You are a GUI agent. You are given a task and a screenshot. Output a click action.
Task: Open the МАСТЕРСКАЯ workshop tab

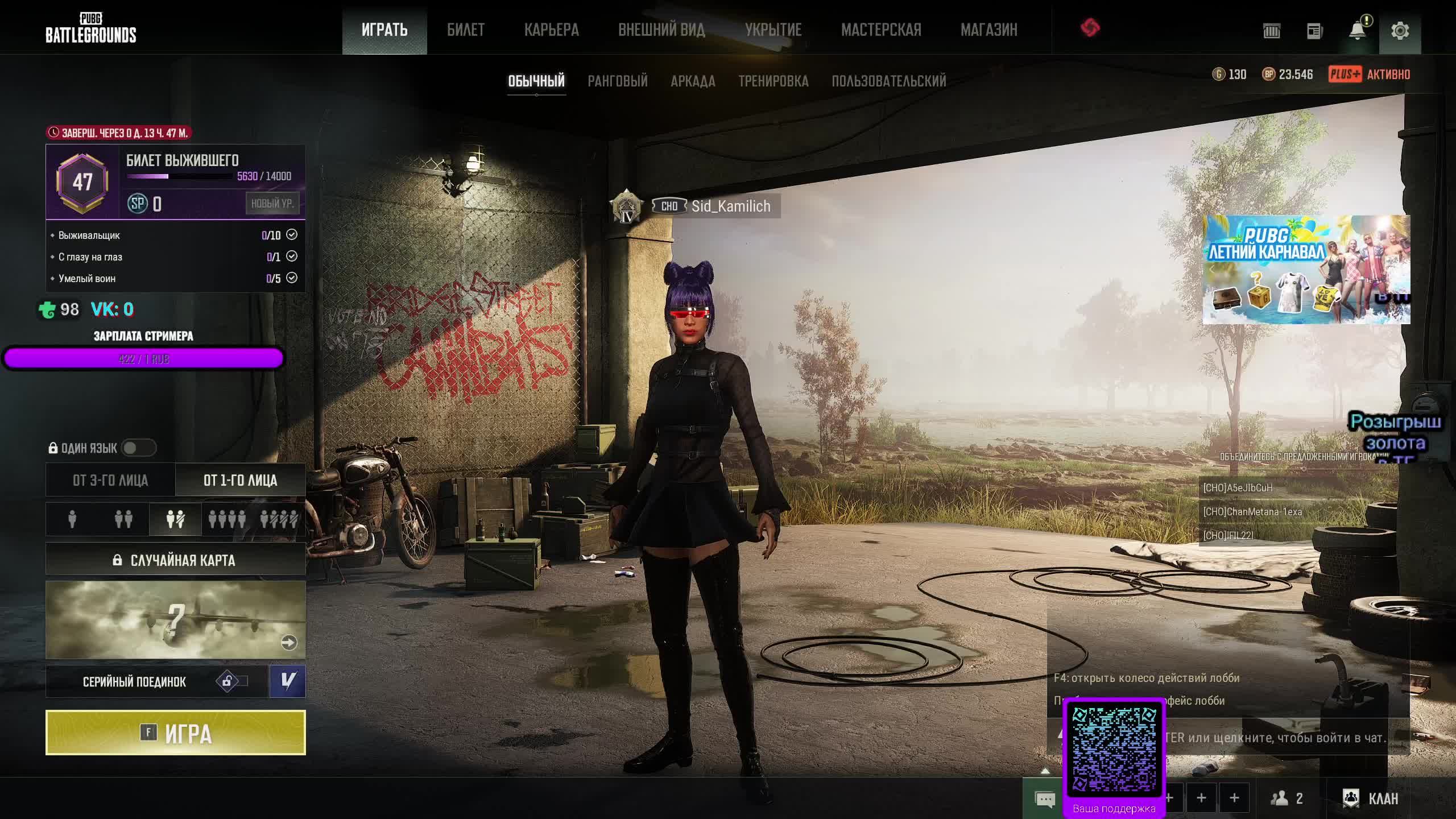tap(881, 30)
